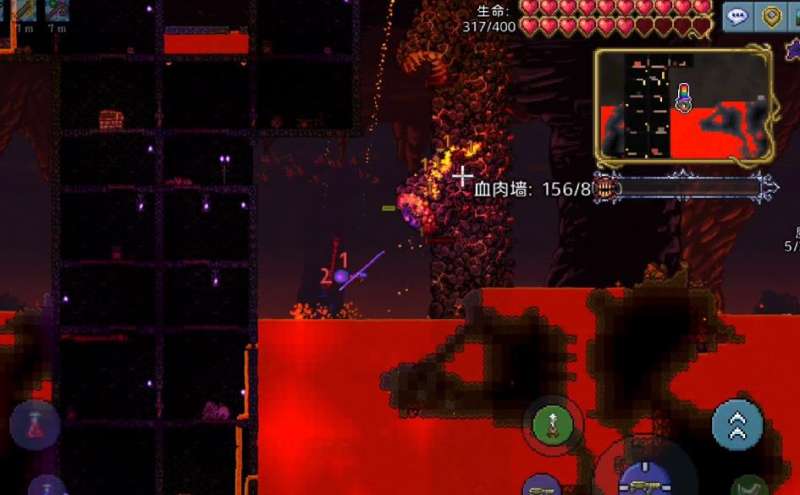This screenshot has height=495, width=800.
Task: Tap the jump double-arrow button
Action: pyautogui.click(x=737, y=424)
